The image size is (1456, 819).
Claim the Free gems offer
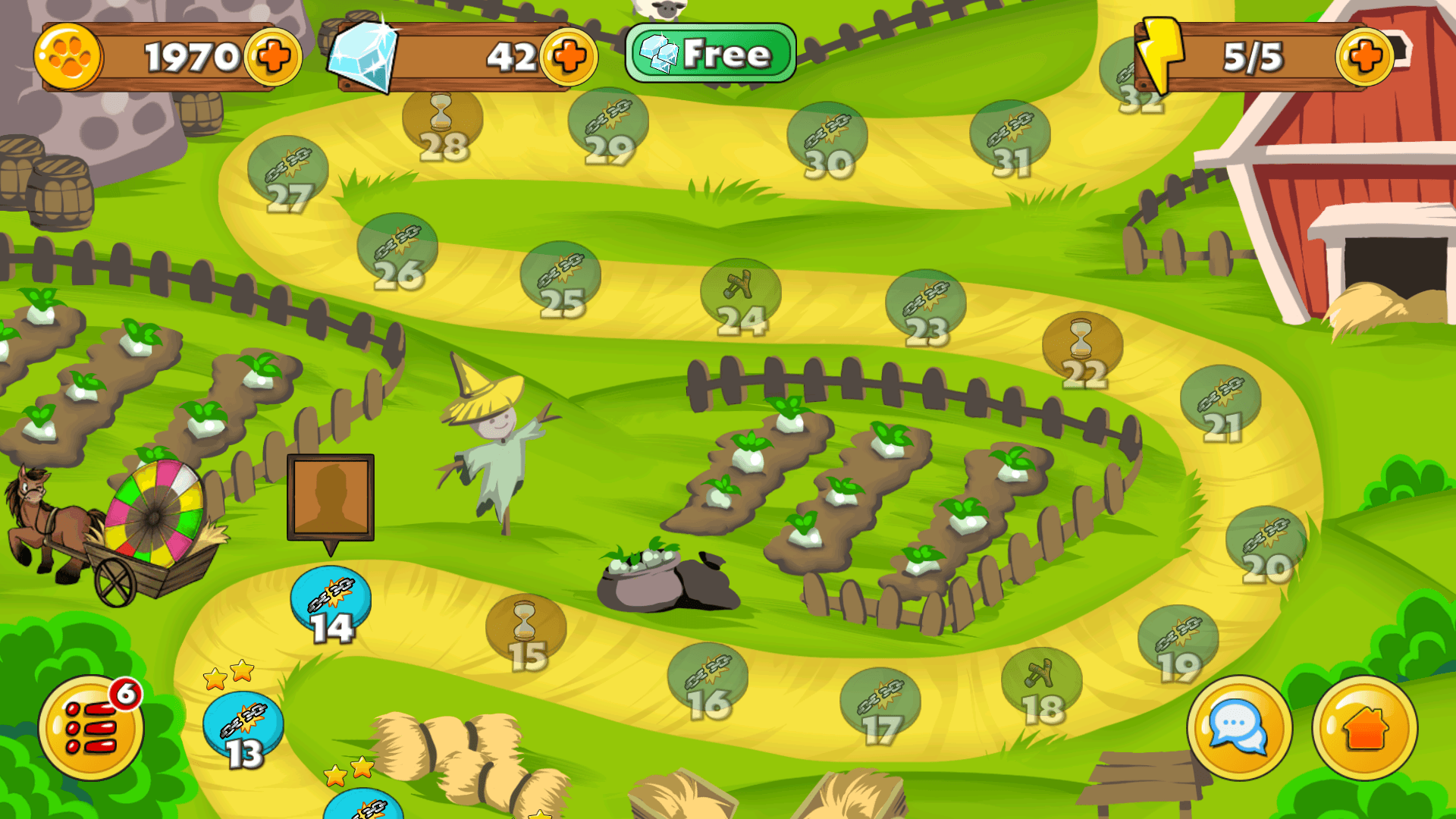pos(711,53)
